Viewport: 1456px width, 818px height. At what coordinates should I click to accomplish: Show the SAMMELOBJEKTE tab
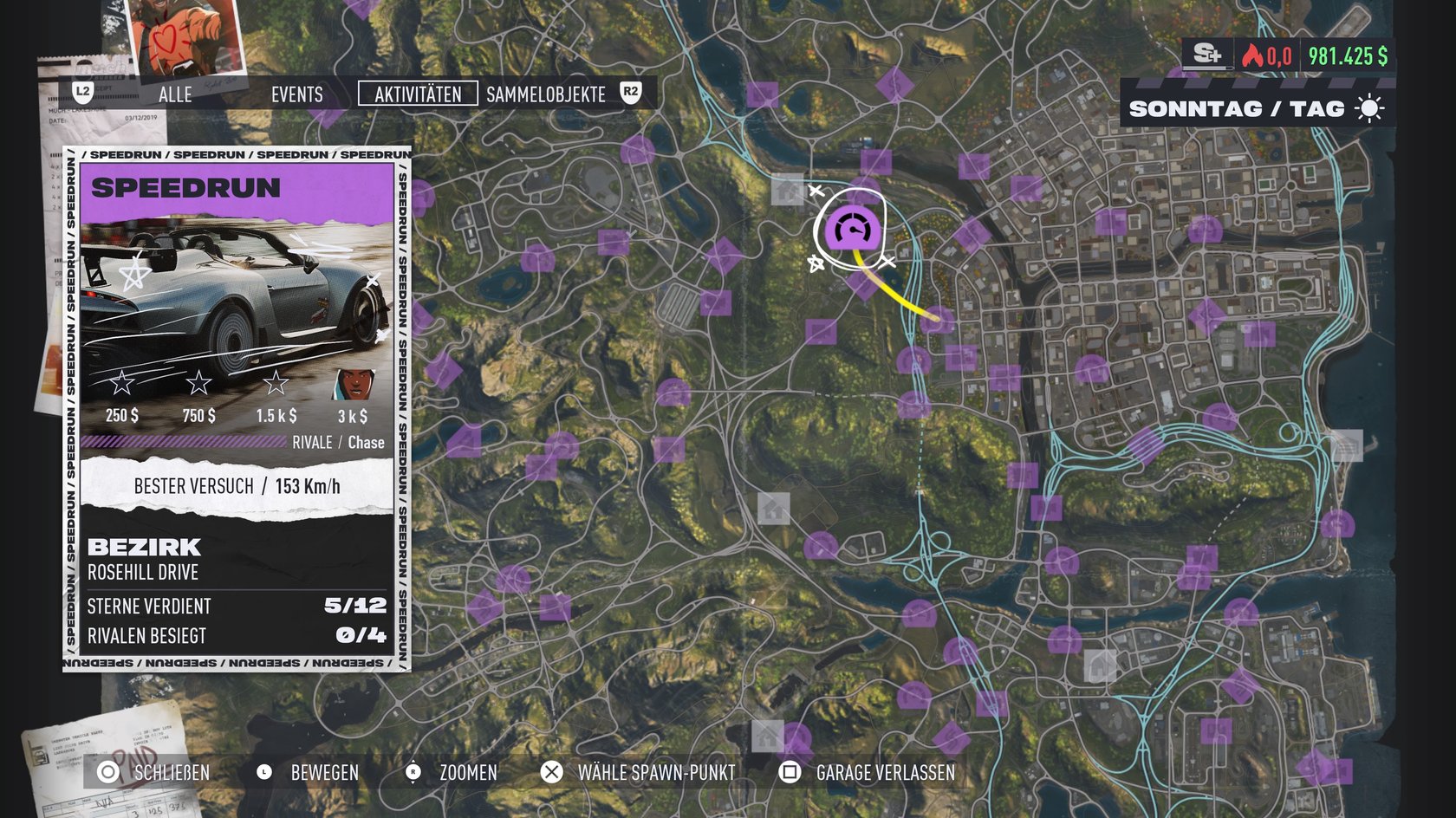545,94
